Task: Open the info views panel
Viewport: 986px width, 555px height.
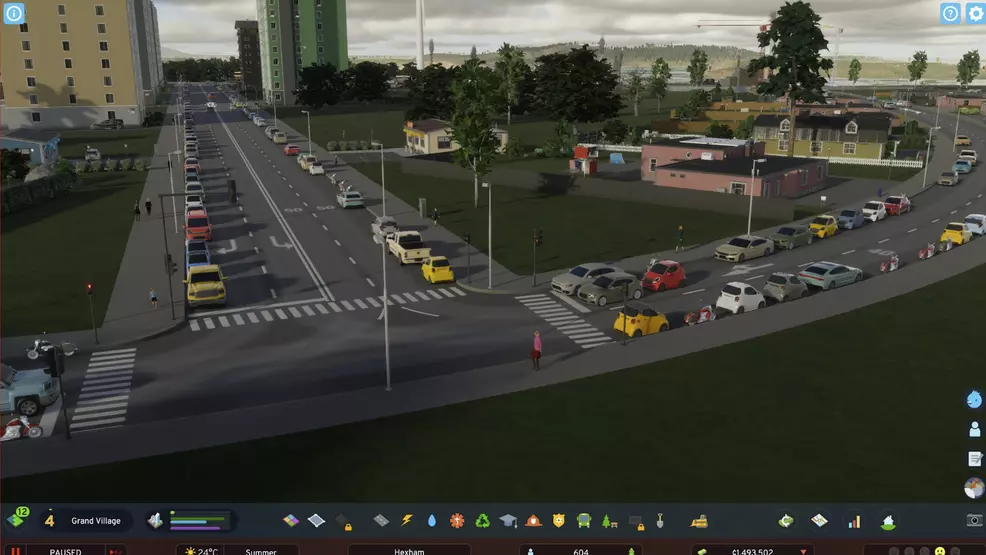Action: pos(14,13)
